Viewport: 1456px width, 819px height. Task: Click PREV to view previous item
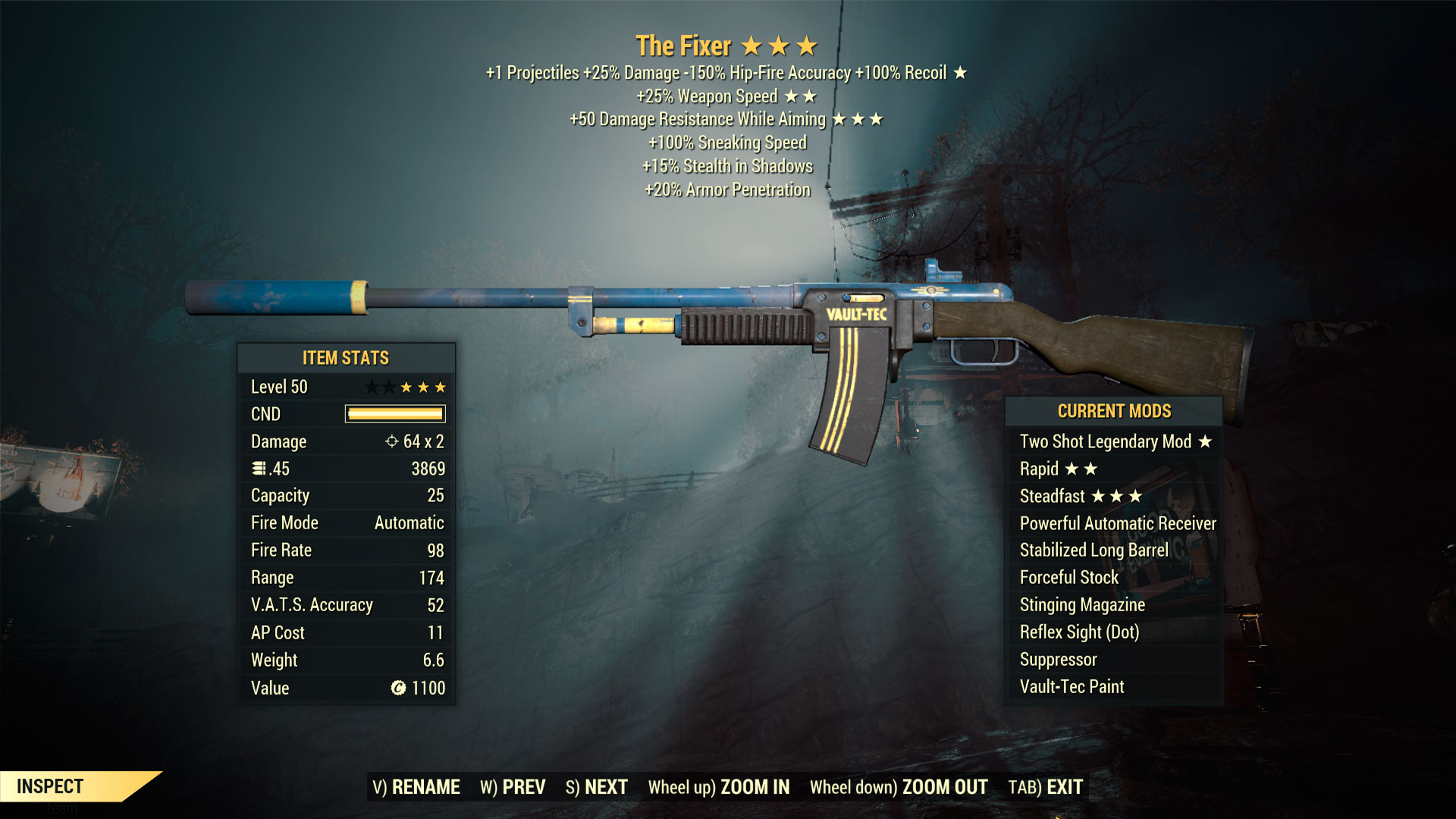point(525,787)
